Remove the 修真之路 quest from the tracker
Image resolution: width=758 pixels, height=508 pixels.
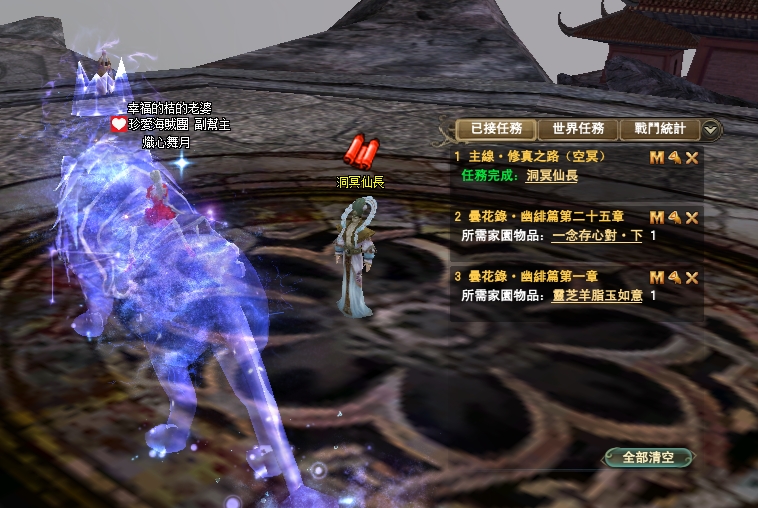pos(691,158)
